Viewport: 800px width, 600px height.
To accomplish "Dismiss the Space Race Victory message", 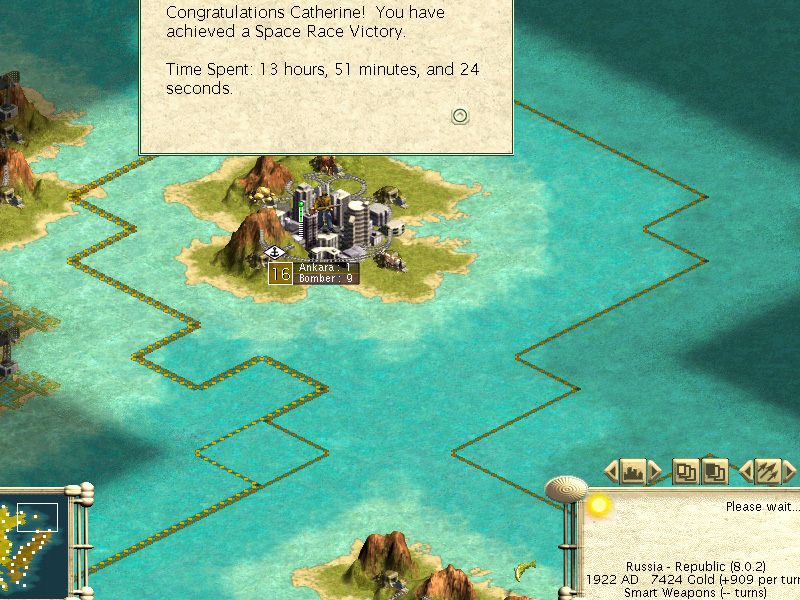I will 460,116.
